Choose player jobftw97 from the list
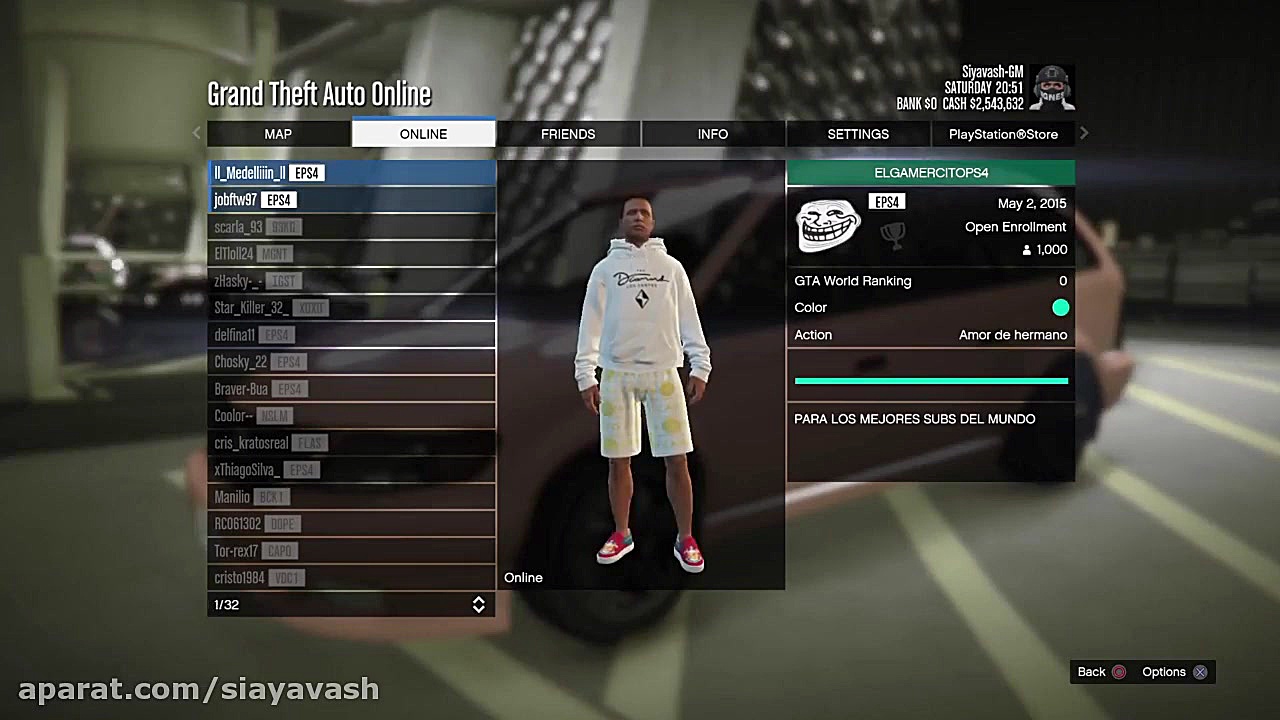 pos(351,200)
